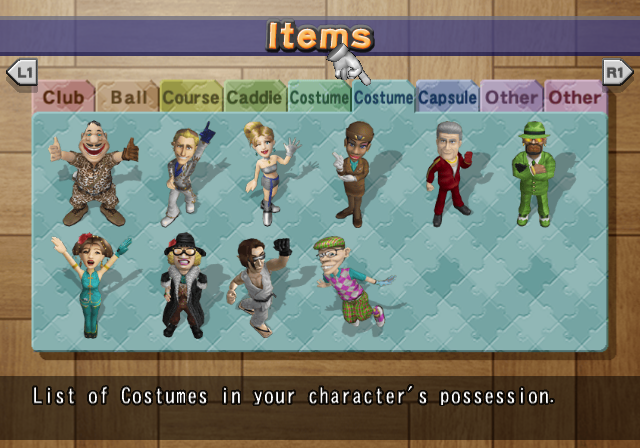640x448 pixels.
Task: Pick the woman in teal jumpsuit costume
Action: click(x=88, y=283)
